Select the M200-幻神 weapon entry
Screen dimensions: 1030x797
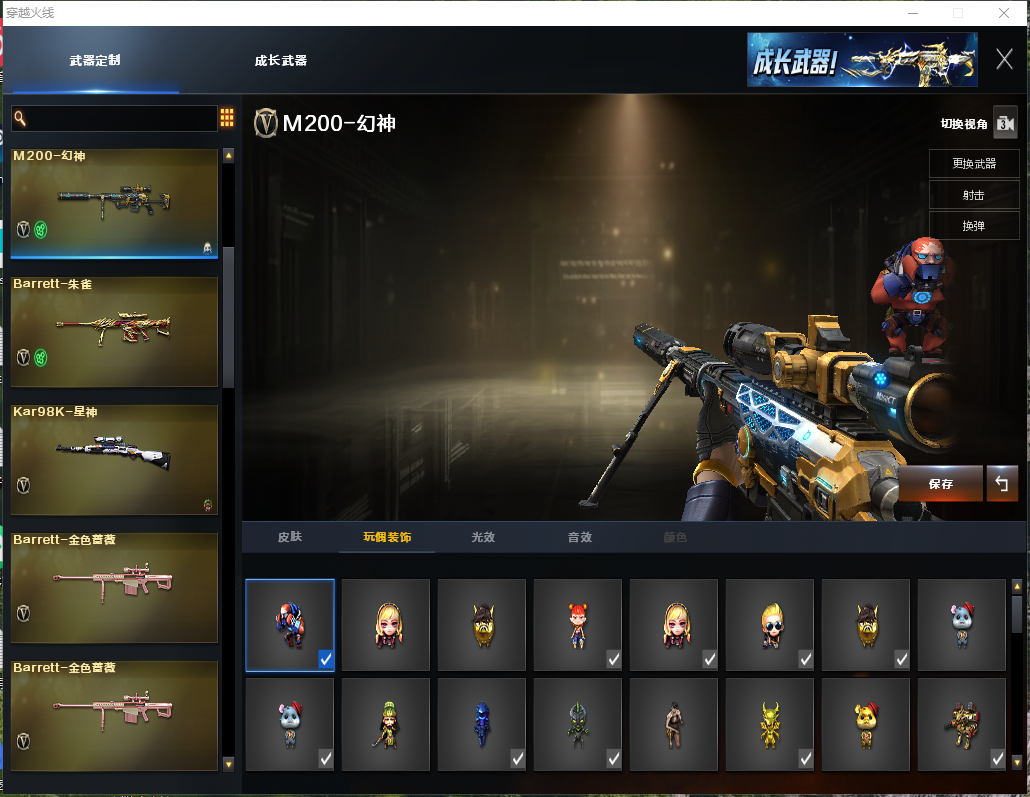pyautogui.click(x=114, y=203)
